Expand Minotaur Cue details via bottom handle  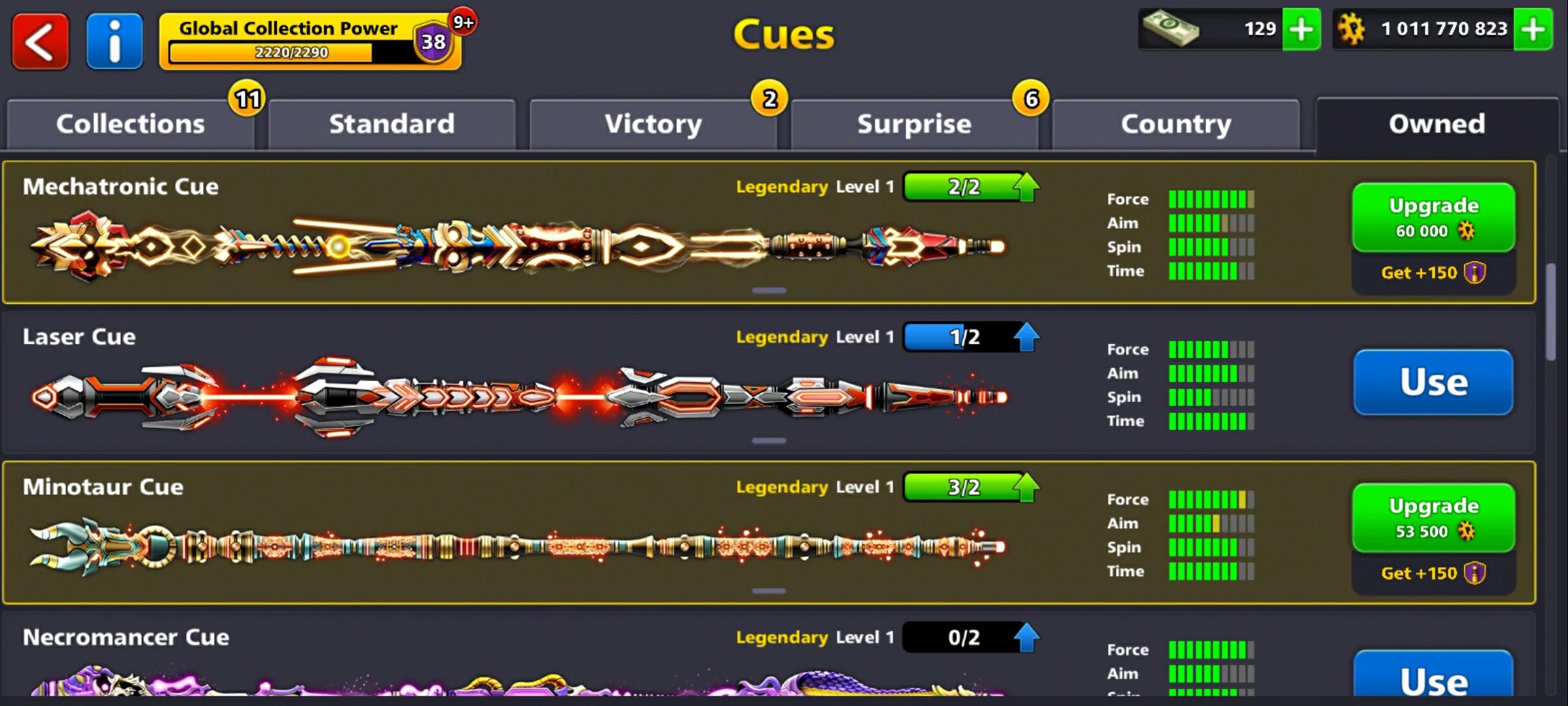tap(768, 590)
